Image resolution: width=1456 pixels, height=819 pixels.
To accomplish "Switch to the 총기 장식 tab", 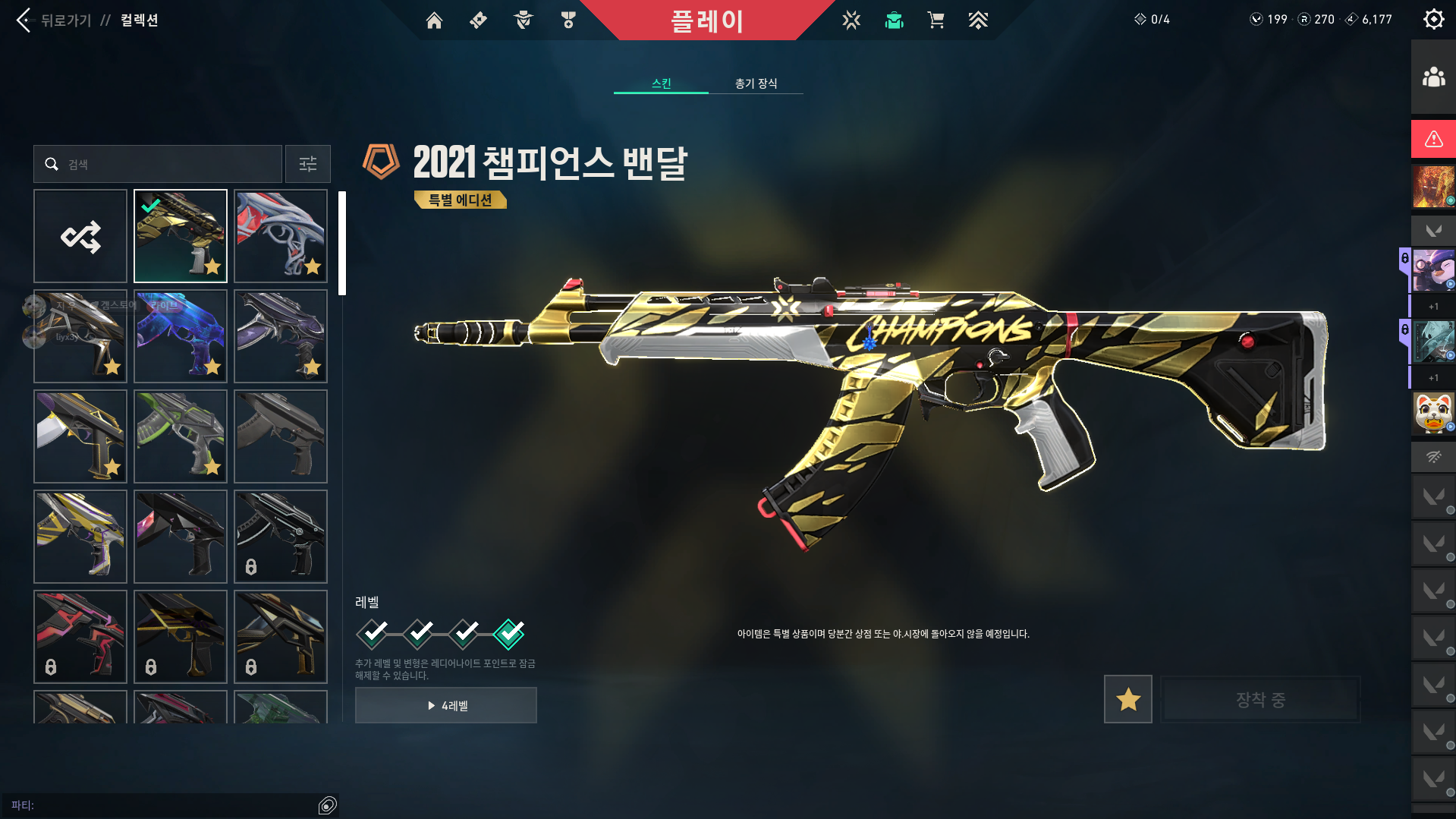I will pyautogui.click(x=756, y=83).
